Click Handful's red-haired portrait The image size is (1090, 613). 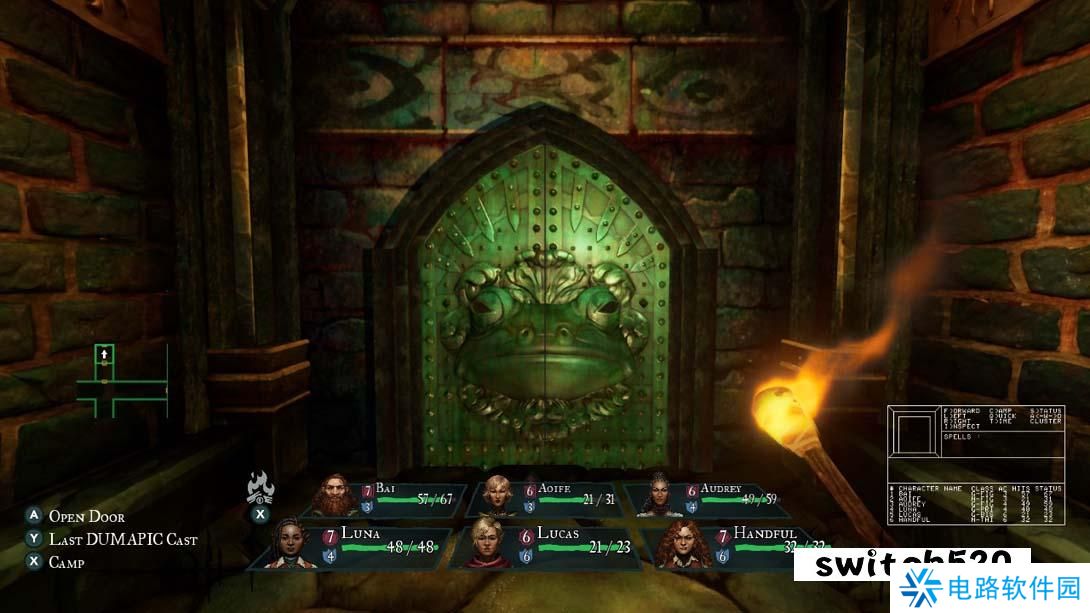click(678, 545)
